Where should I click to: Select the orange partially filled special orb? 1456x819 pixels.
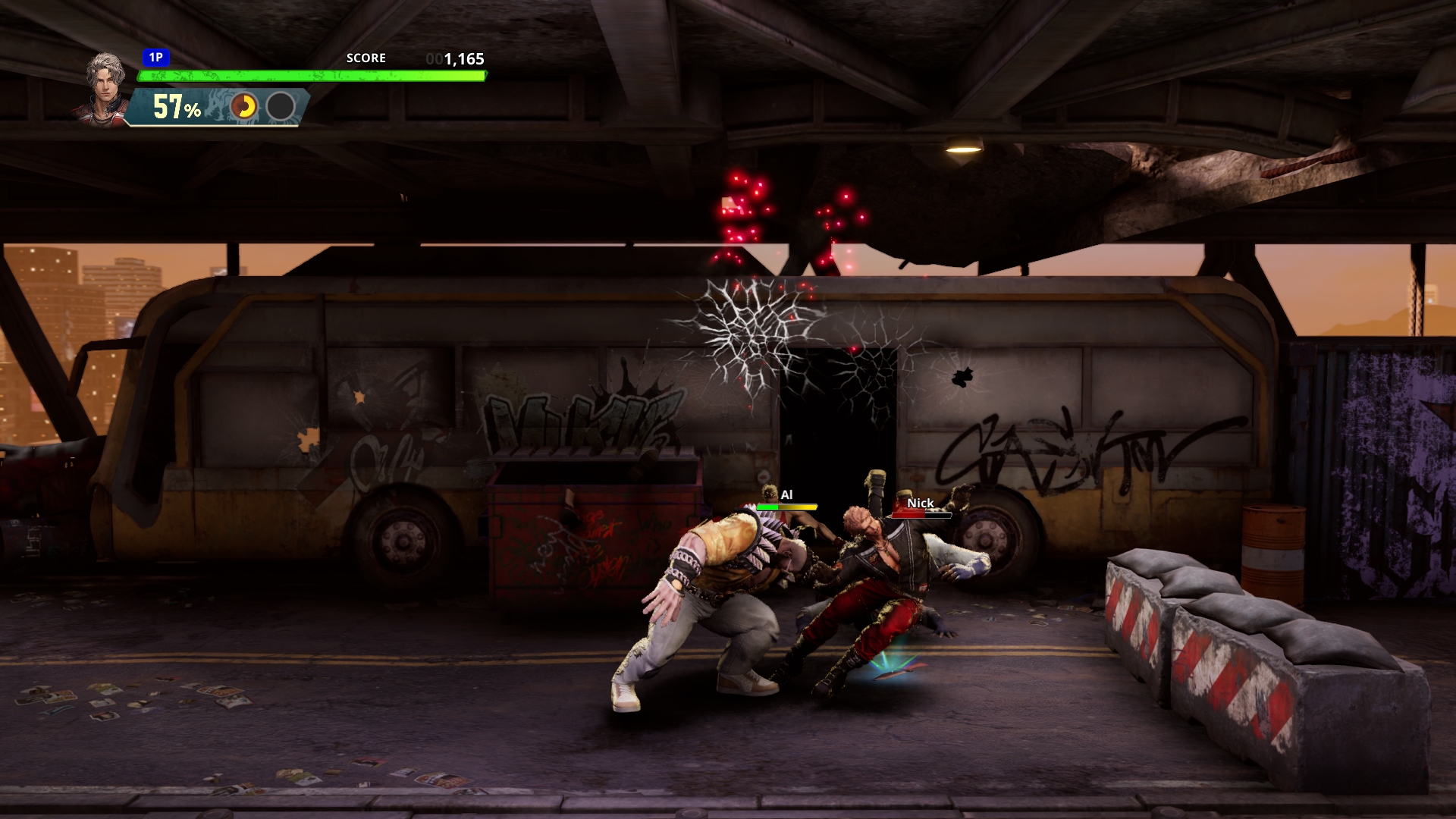tap(244, 107)
